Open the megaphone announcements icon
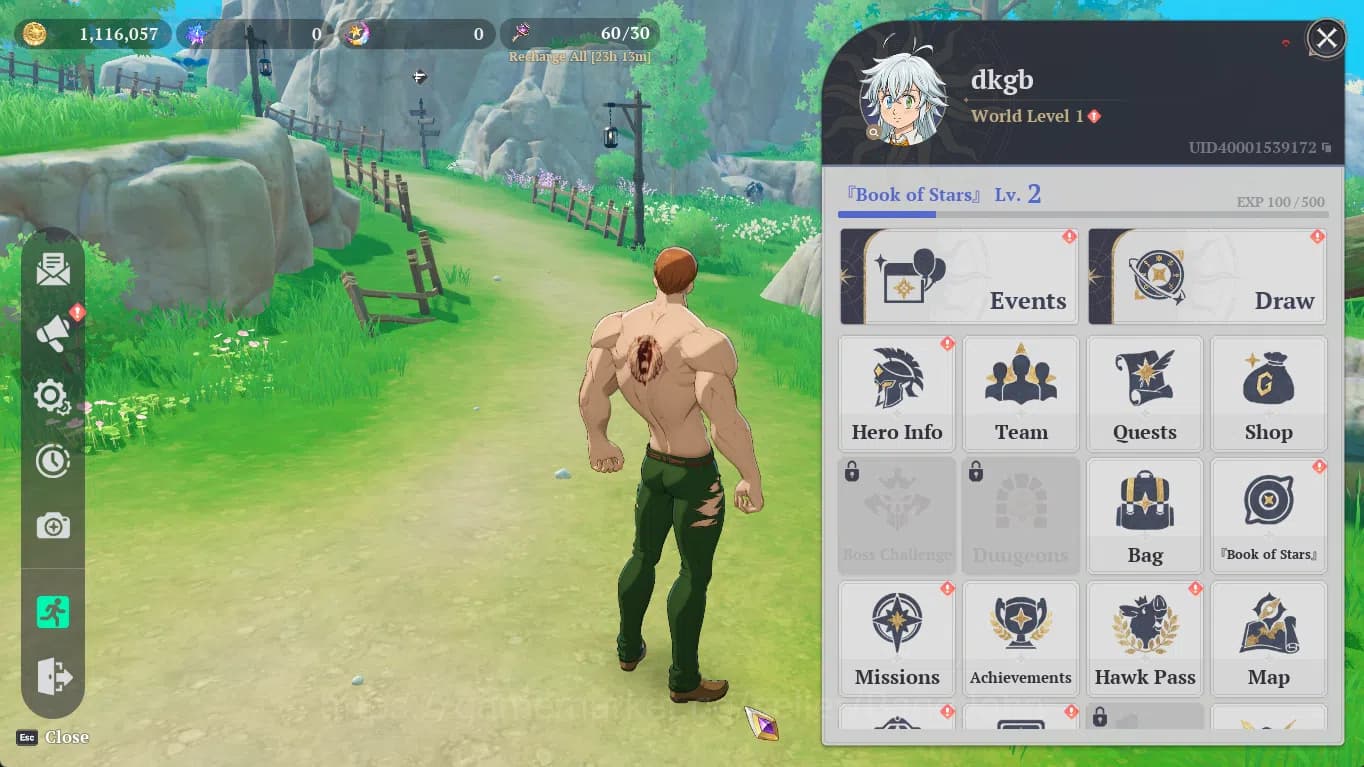The height and width of the screenshot is (767, 1364). pyautogui.click(x=53, y=334)
